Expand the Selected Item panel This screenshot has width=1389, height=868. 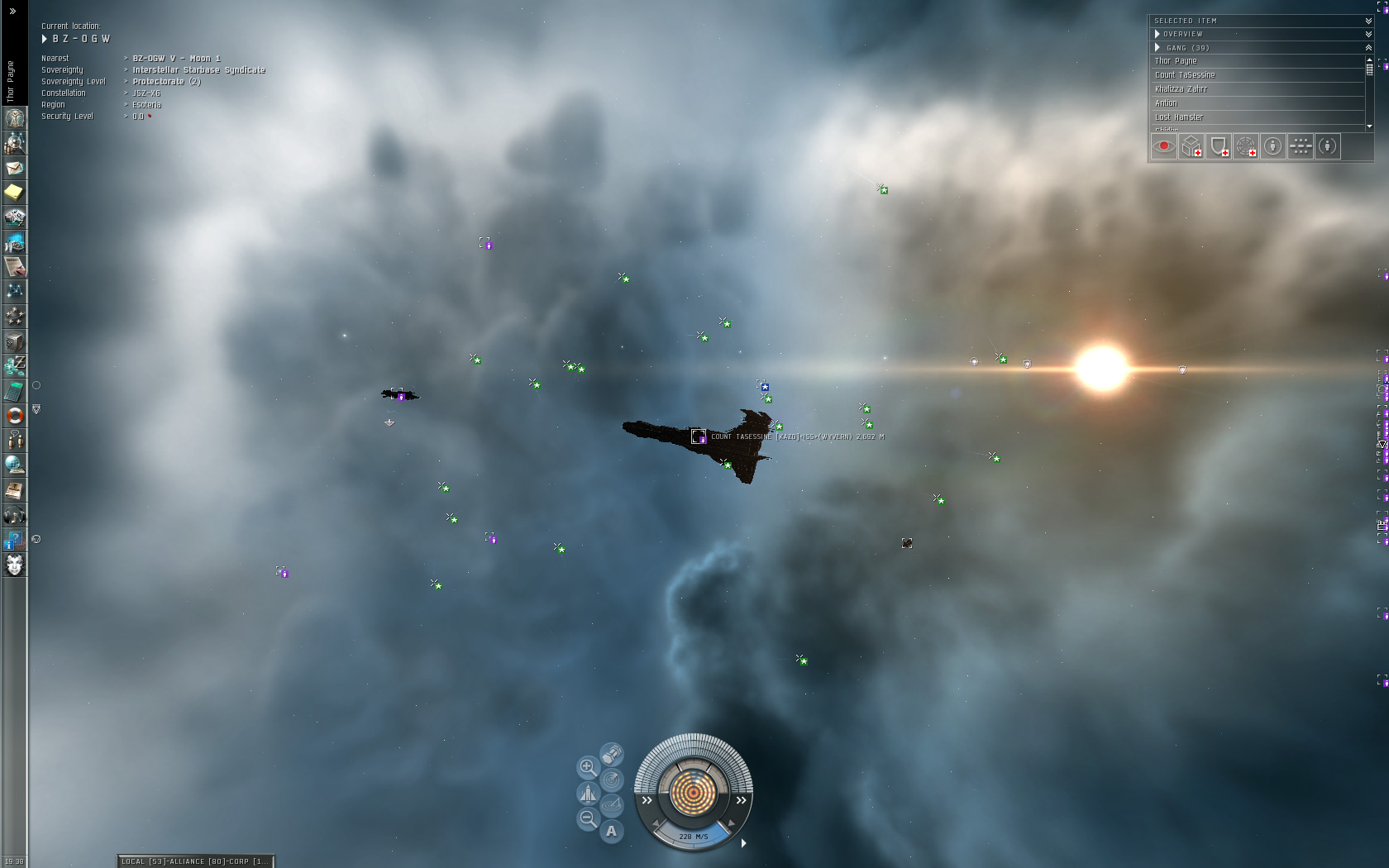pyautogui.click(x=1368, y=21)
